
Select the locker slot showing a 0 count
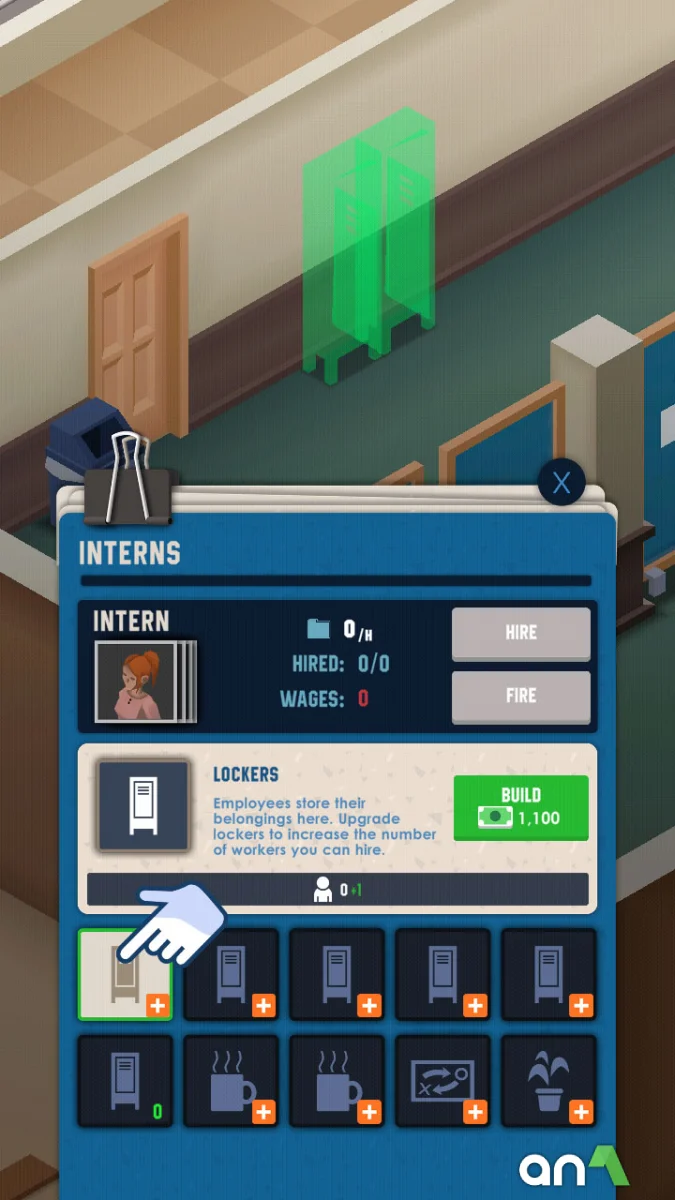(126, 1081)
